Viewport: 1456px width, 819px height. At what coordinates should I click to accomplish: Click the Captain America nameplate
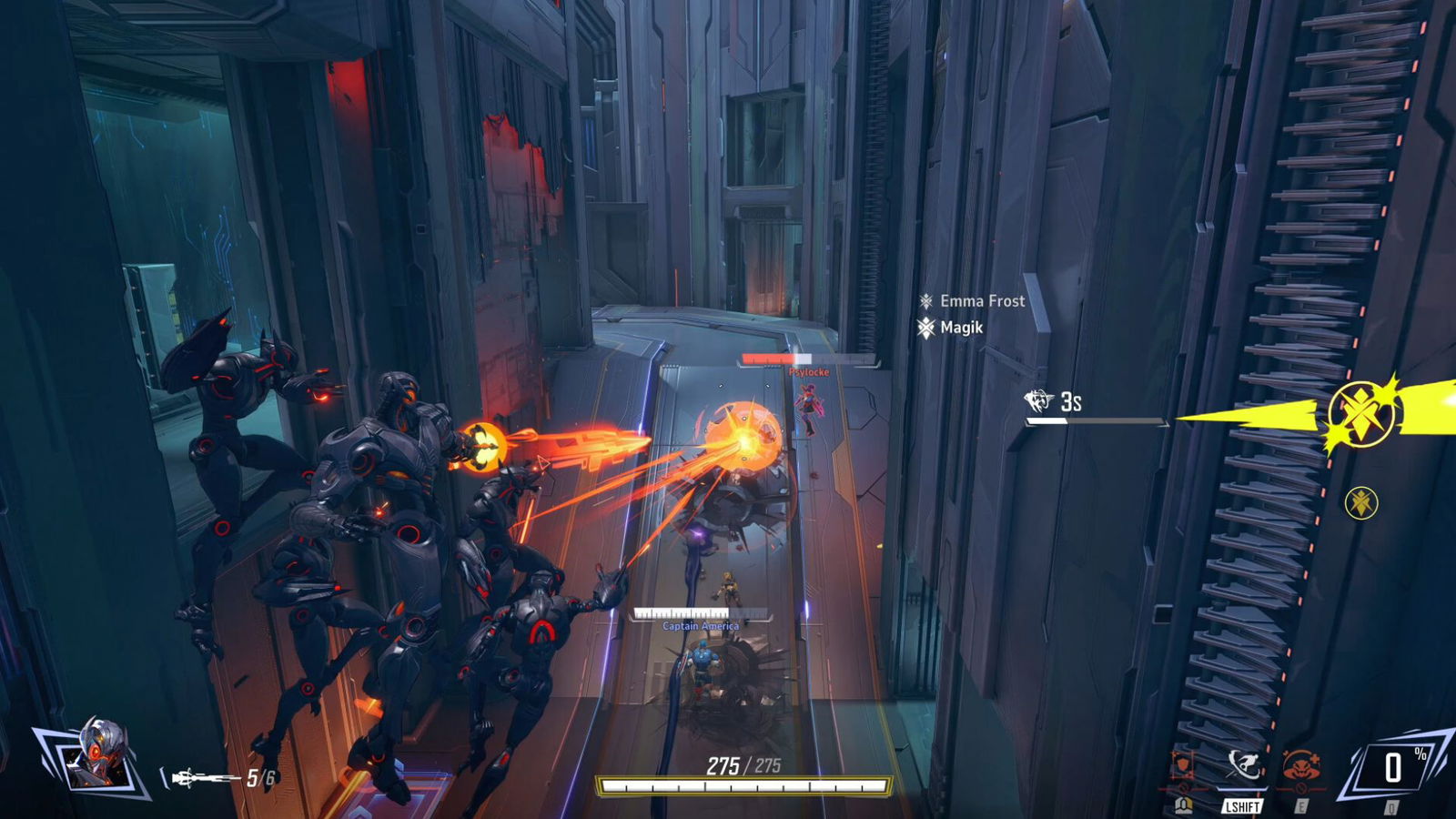[x=701, y=626]
